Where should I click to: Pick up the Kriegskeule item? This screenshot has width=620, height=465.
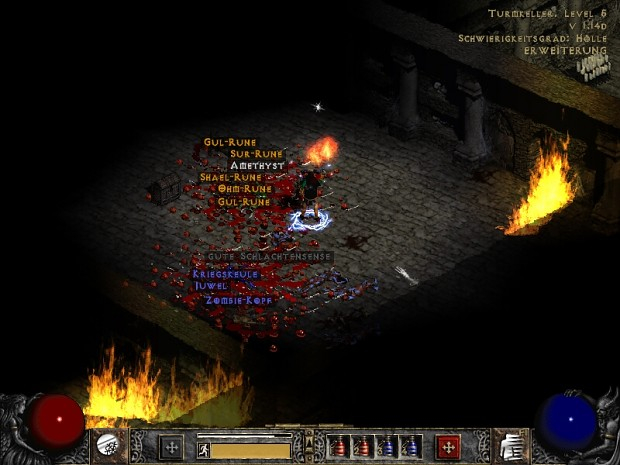point(226,273)
